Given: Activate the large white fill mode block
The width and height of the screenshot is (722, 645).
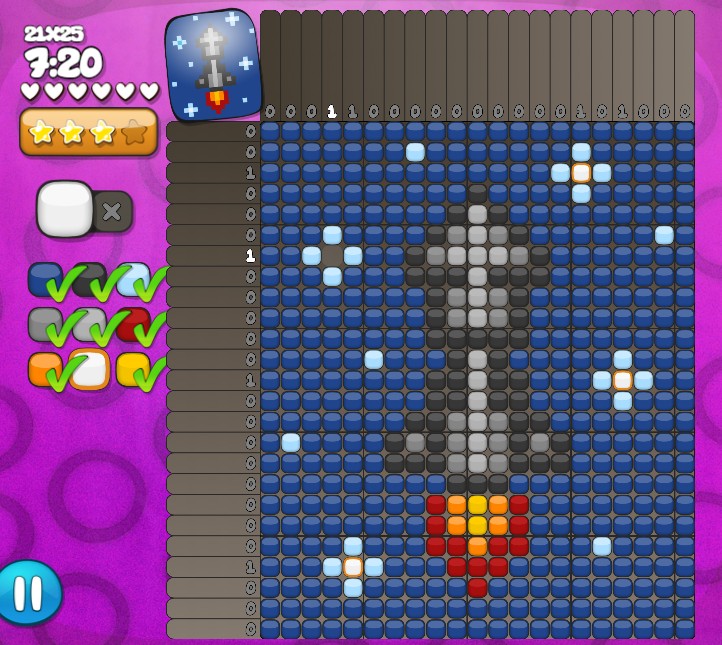Looking at the screenshot, I should click(65, 208).
